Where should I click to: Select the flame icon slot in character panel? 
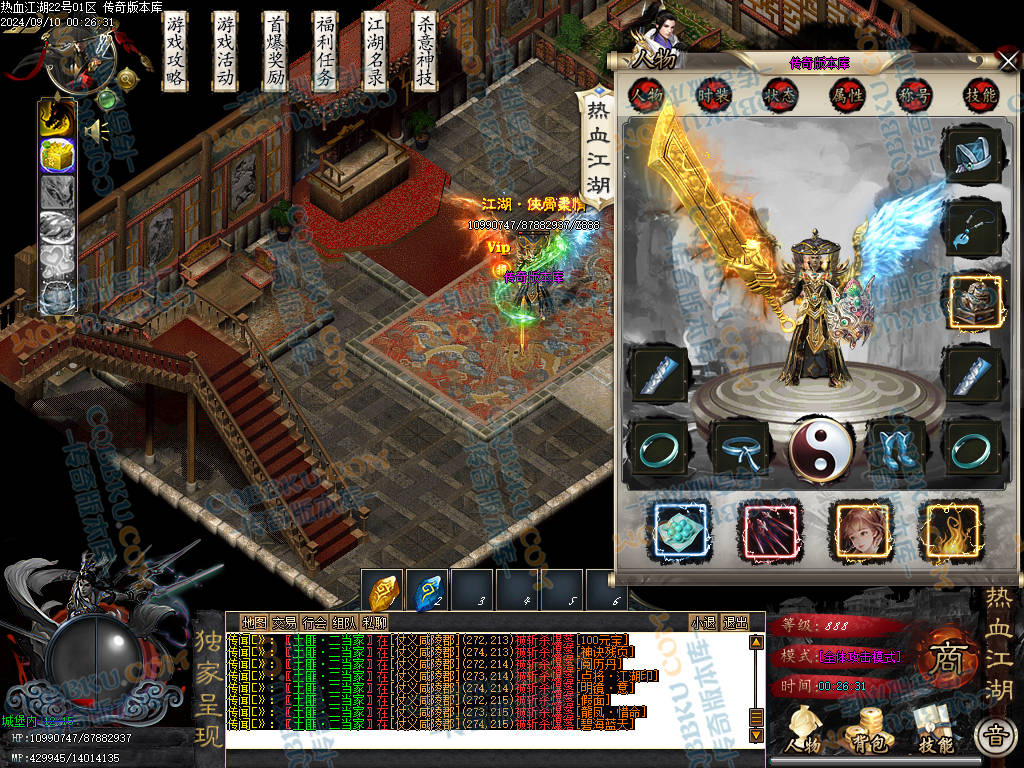[953, 530]
